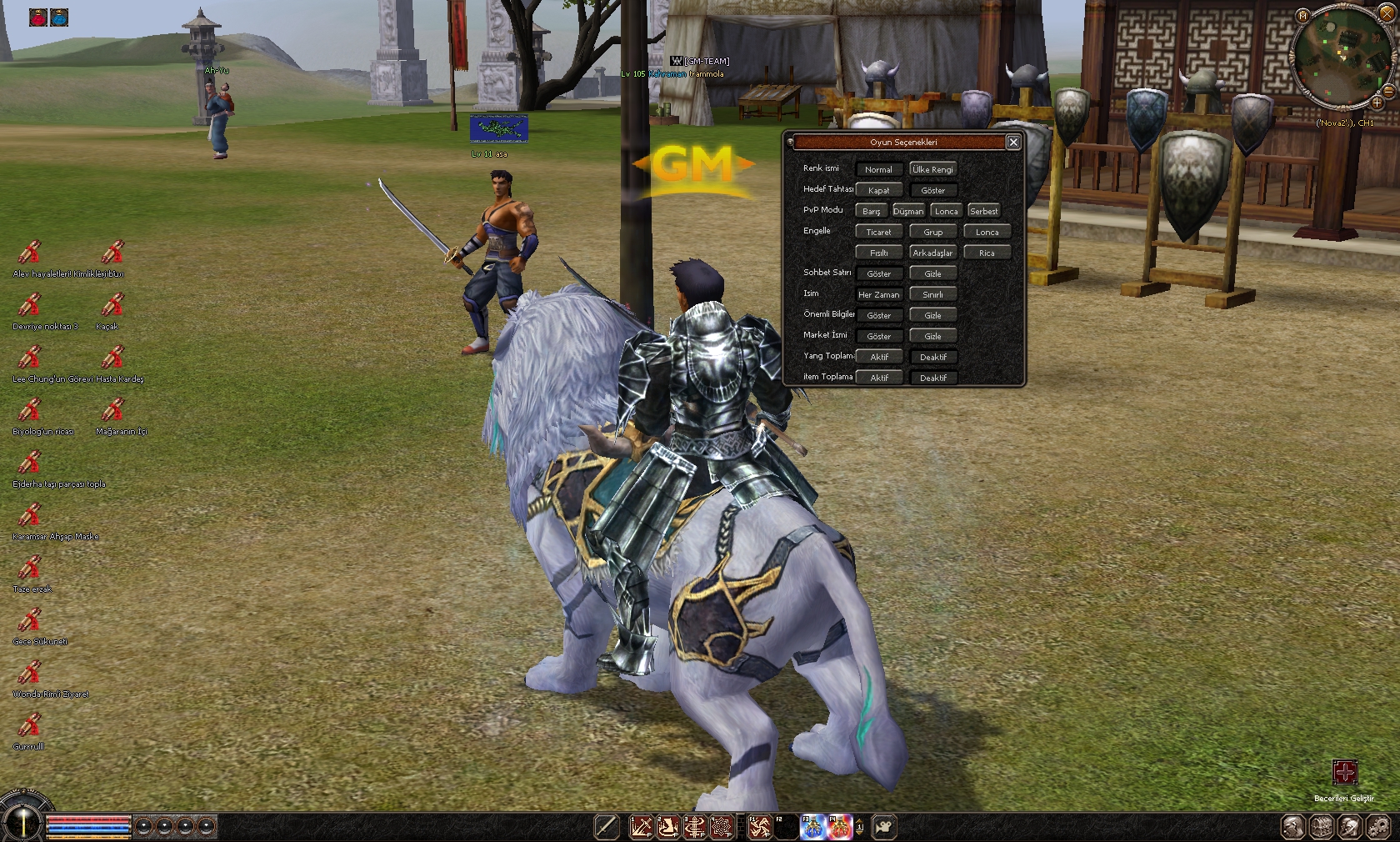Activate item Toplama with Aktif

pos(878,378)
